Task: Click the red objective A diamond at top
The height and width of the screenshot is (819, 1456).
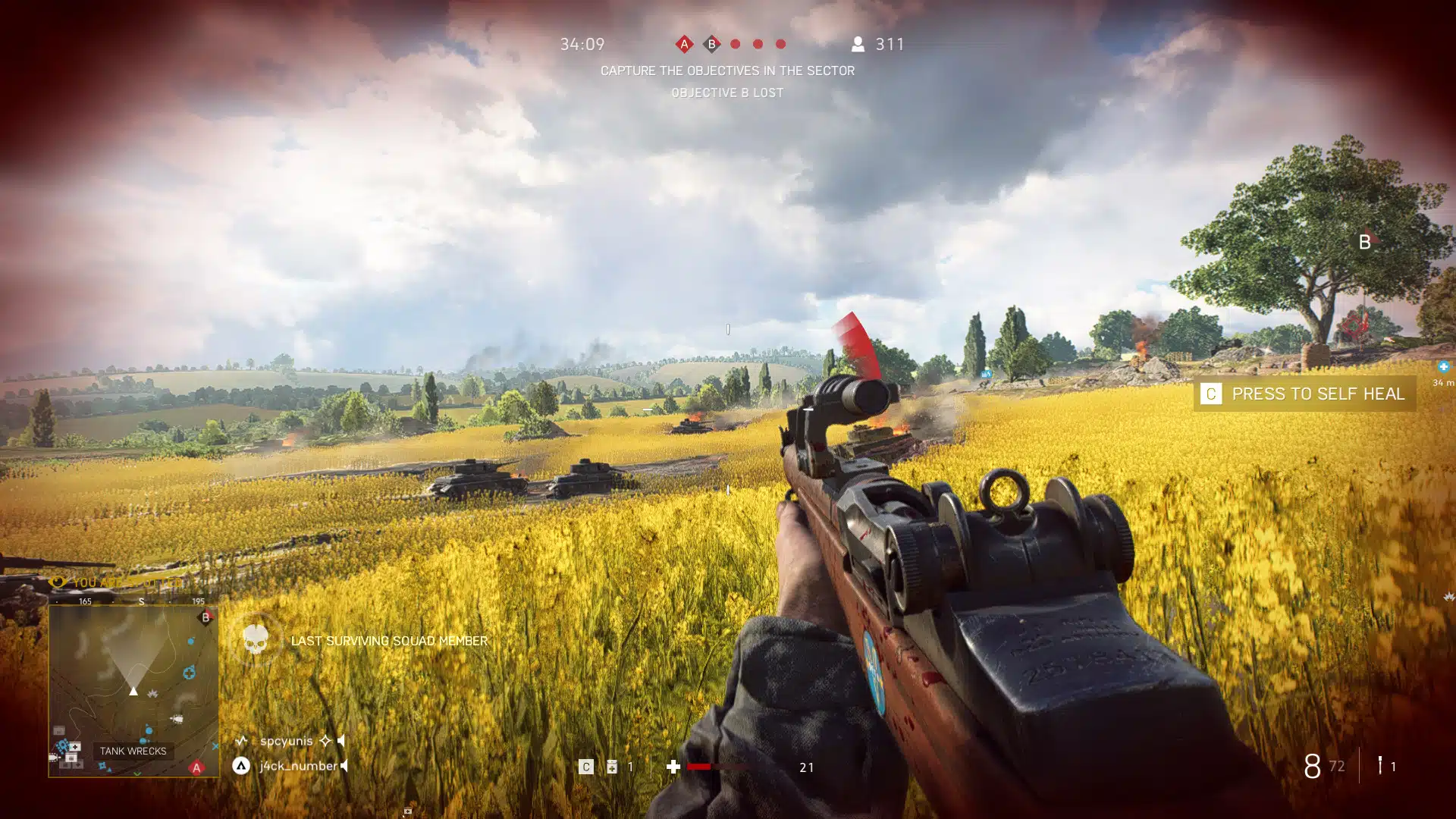Action: (x=685, y=44)
